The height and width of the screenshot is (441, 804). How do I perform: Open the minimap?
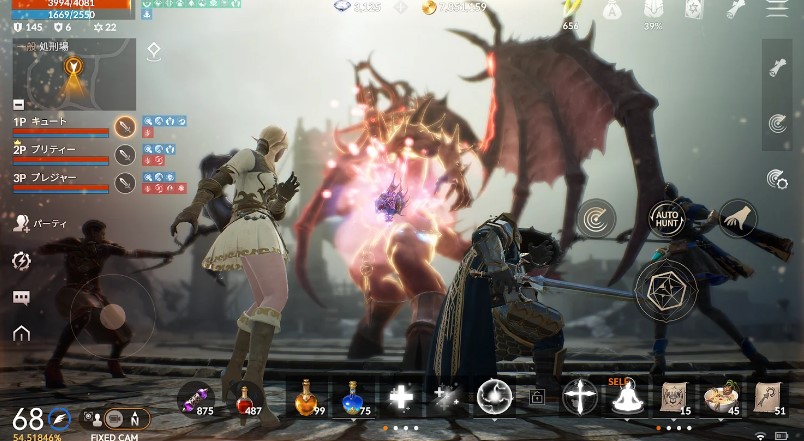tap(74, 74)
